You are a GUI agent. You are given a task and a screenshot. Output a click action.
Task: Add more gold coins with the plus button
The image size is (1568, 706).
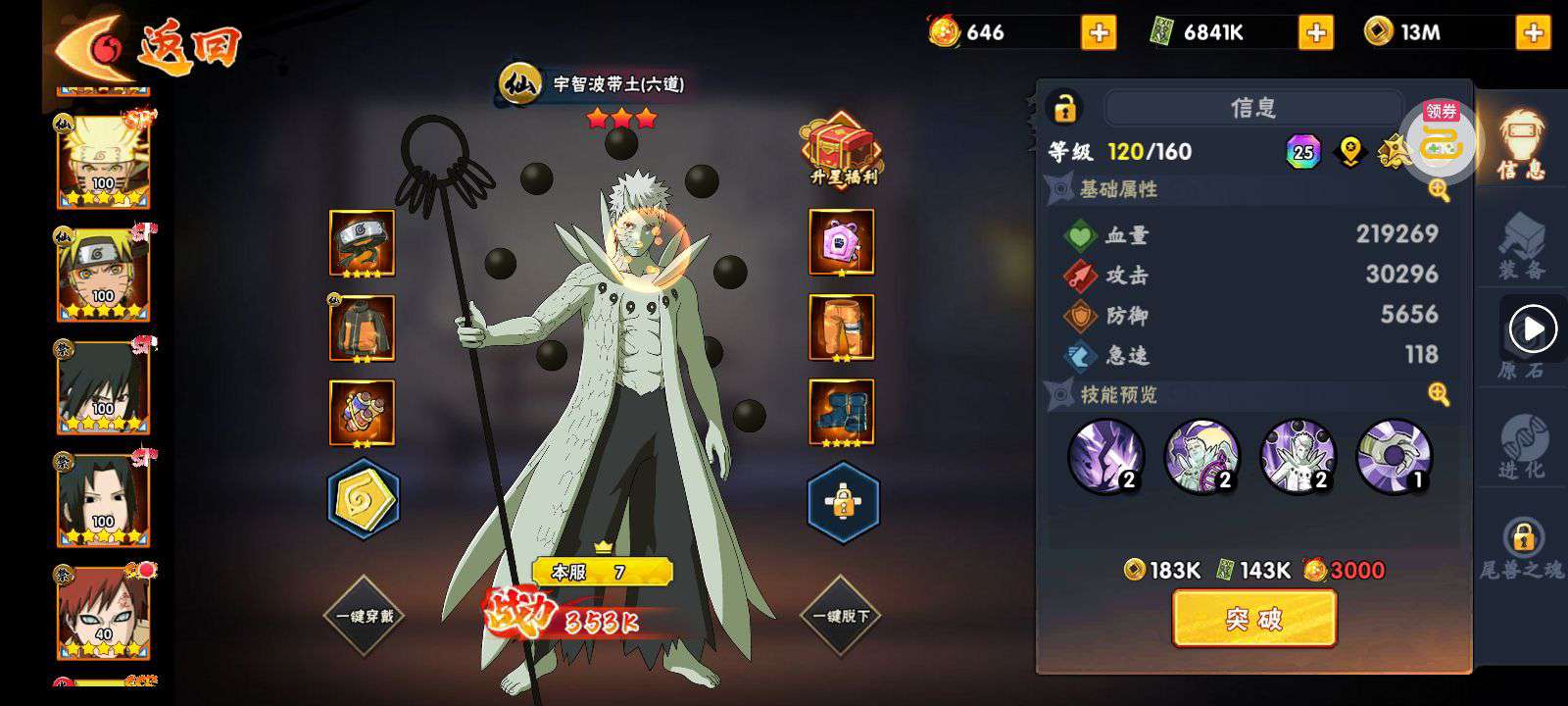tap(1533, 33)
